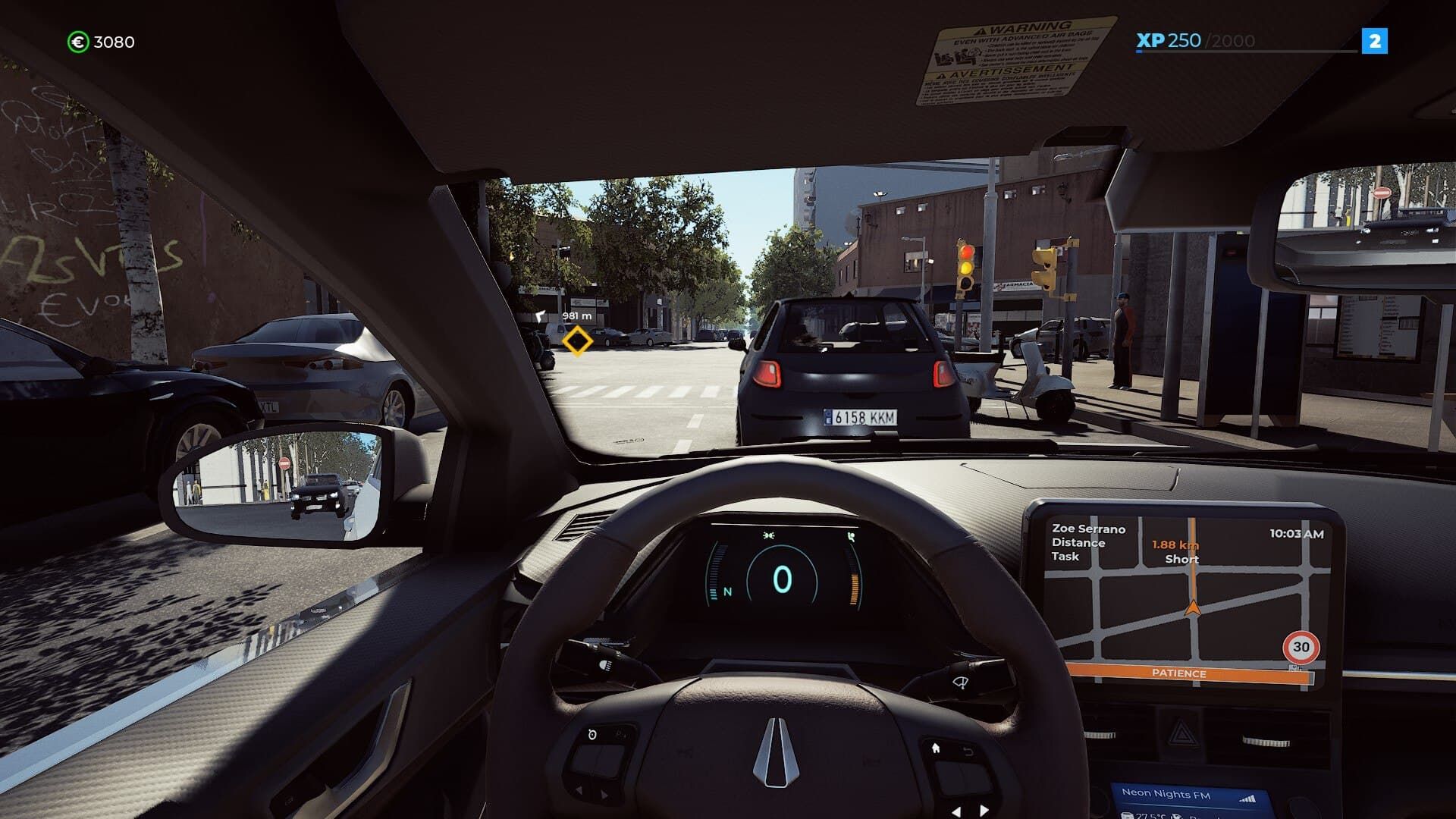Viewport: 1456px width, 819px height.
Task: Click the temperature gauge icon on radio display
Action: point(1127,815)
